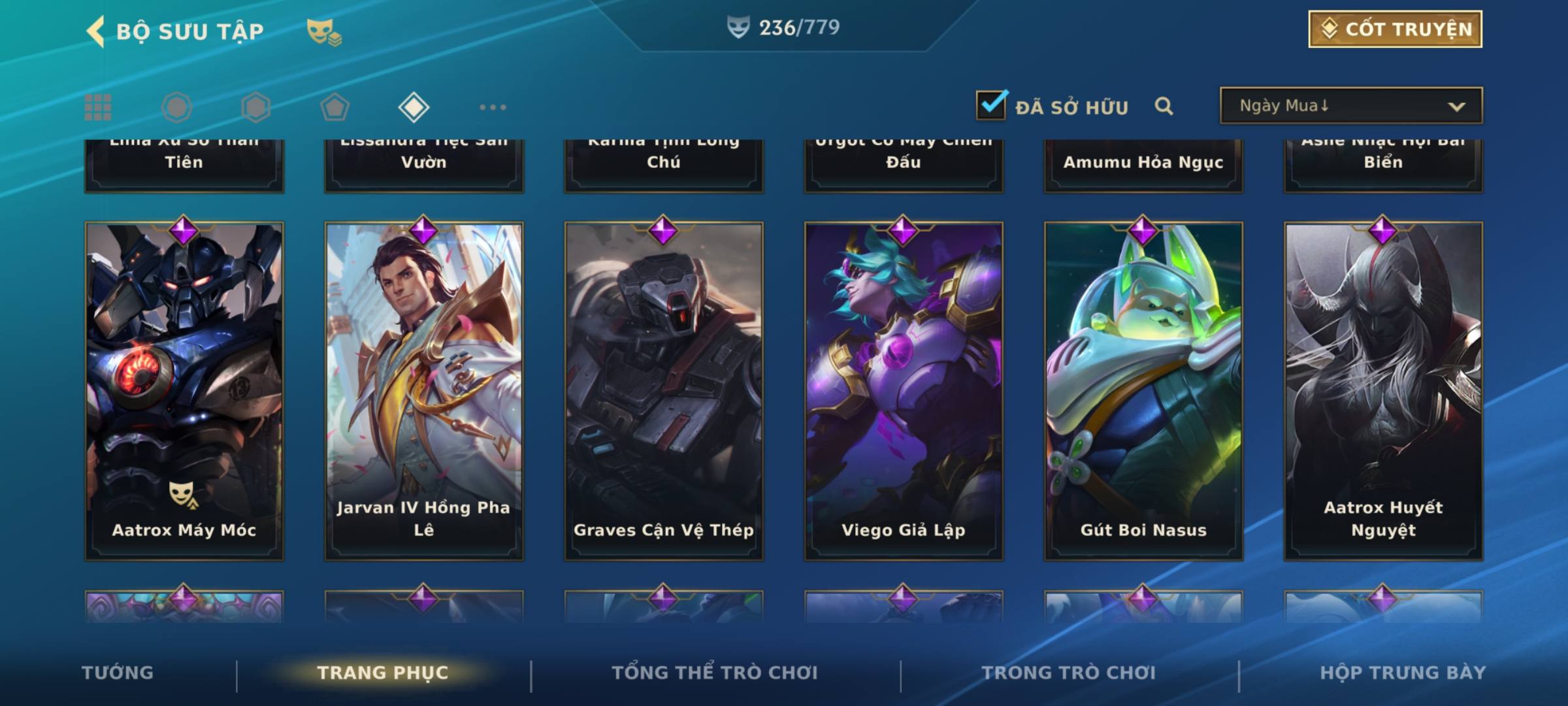Toggle the Đã Sở Hữu checkbox
This screenshot has width=1568, height=706.
991,105
